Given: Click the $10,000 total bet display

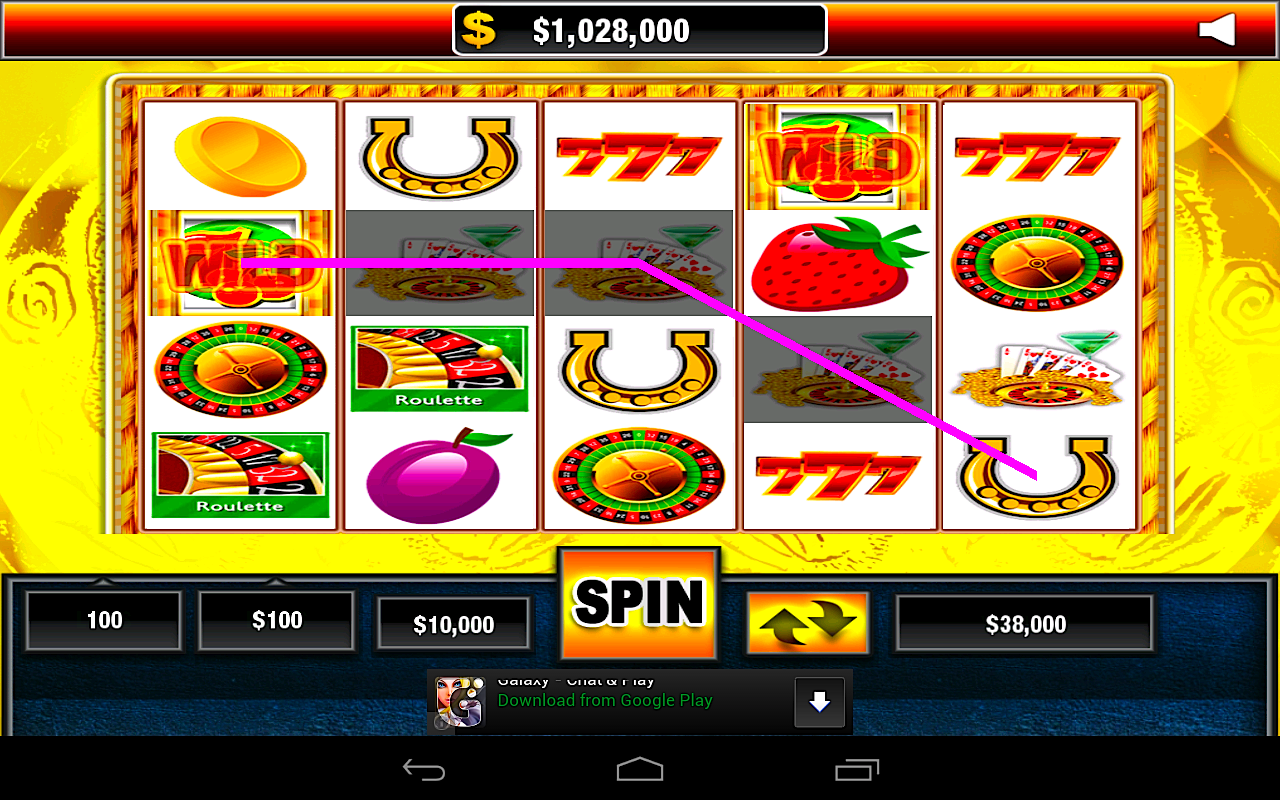Looking at the screenshot, I should point(453,623).
